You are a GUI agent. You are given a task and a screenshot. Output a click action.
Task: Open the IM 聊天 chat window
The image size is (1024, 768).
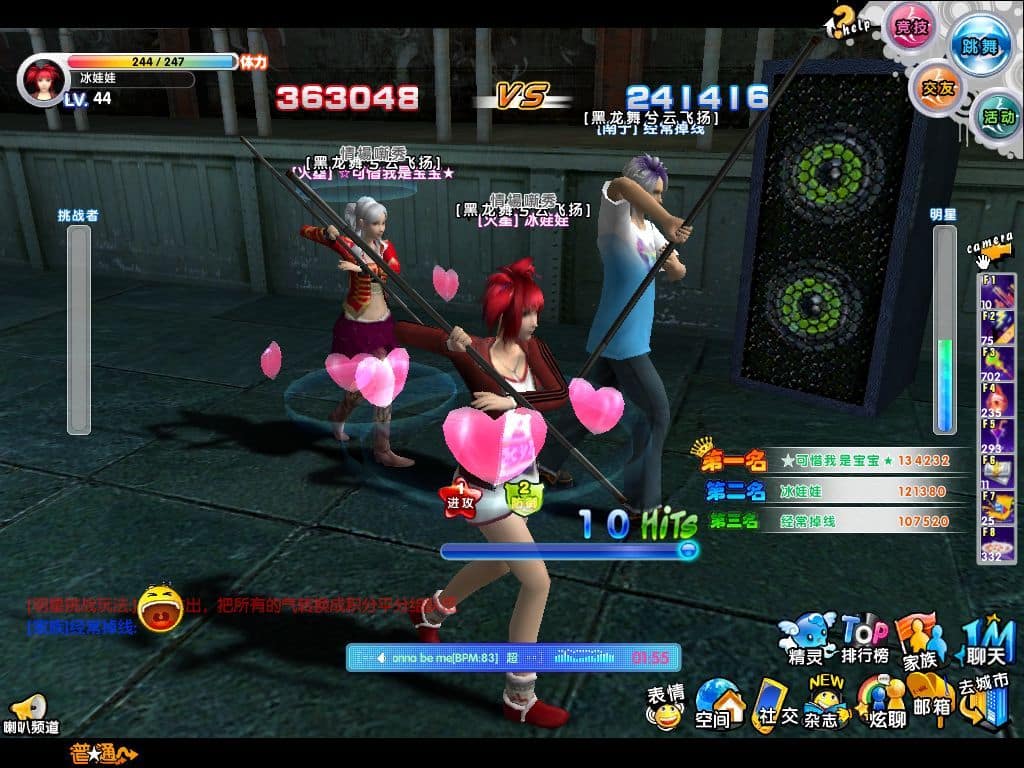(x=987, y=642)
